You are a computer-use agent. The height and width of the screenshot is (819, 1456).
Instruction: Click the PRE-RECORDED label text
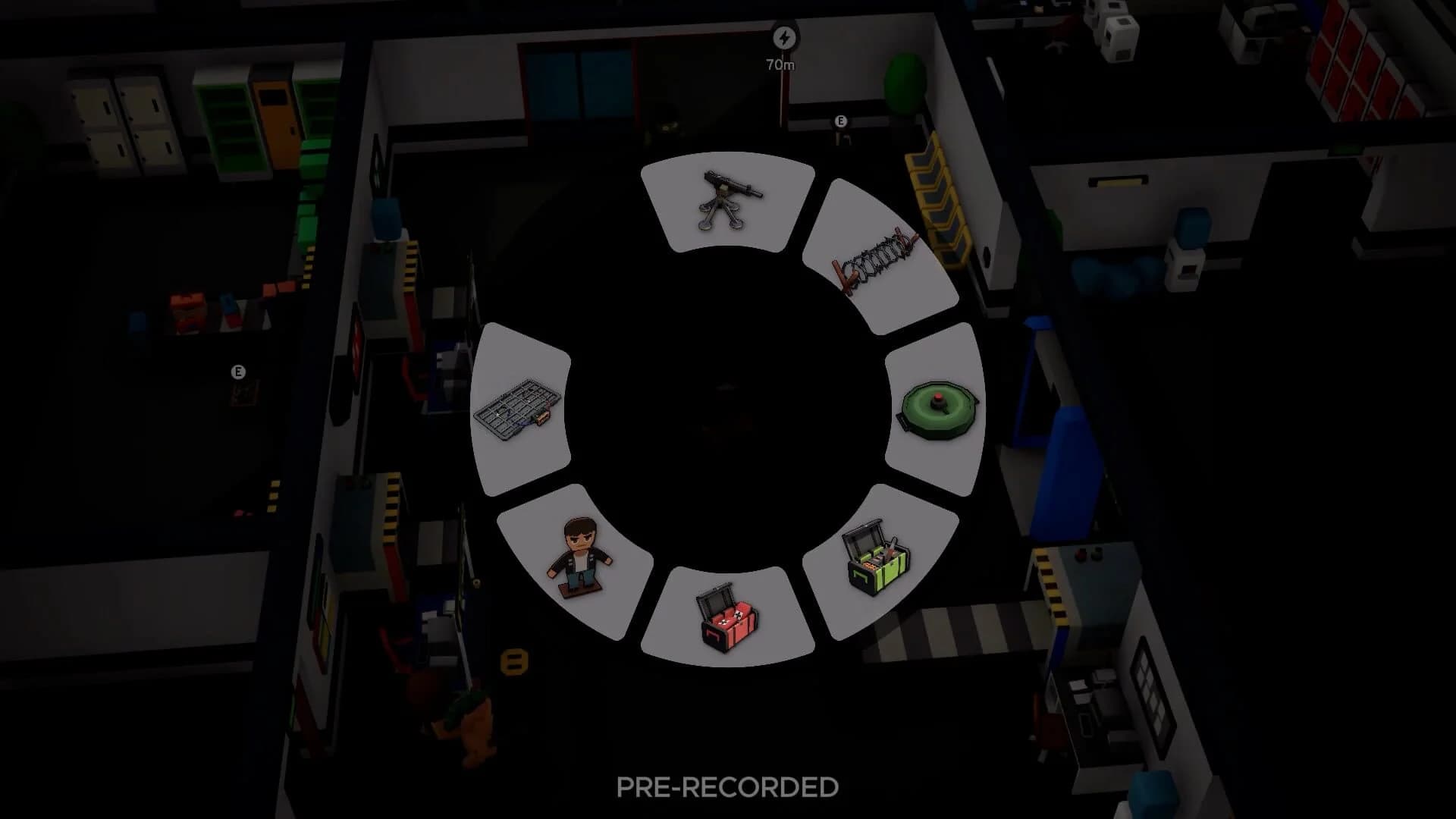(x=726, y=786)
